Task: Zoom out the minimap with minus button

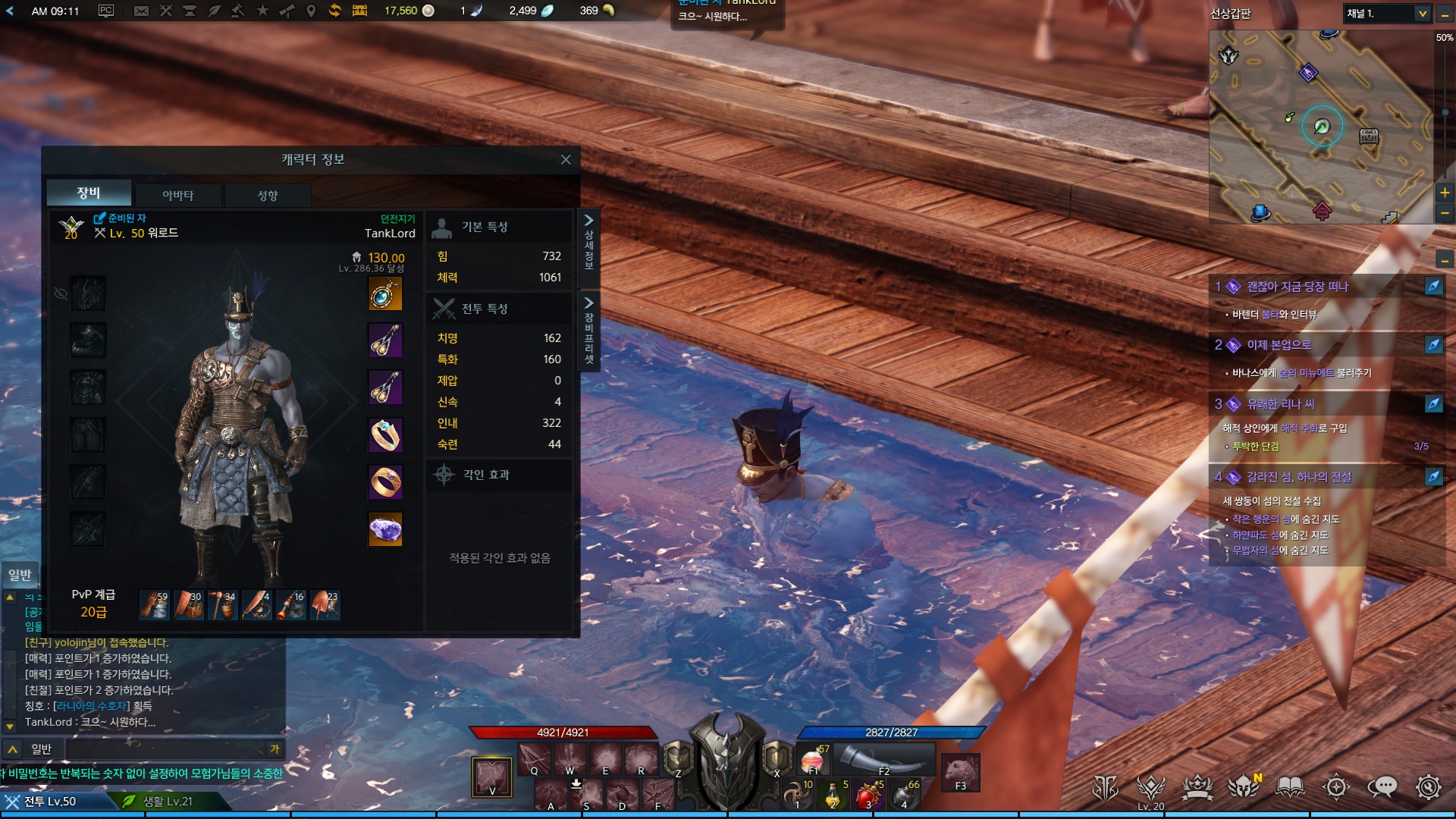Action: coord(1445,214)
